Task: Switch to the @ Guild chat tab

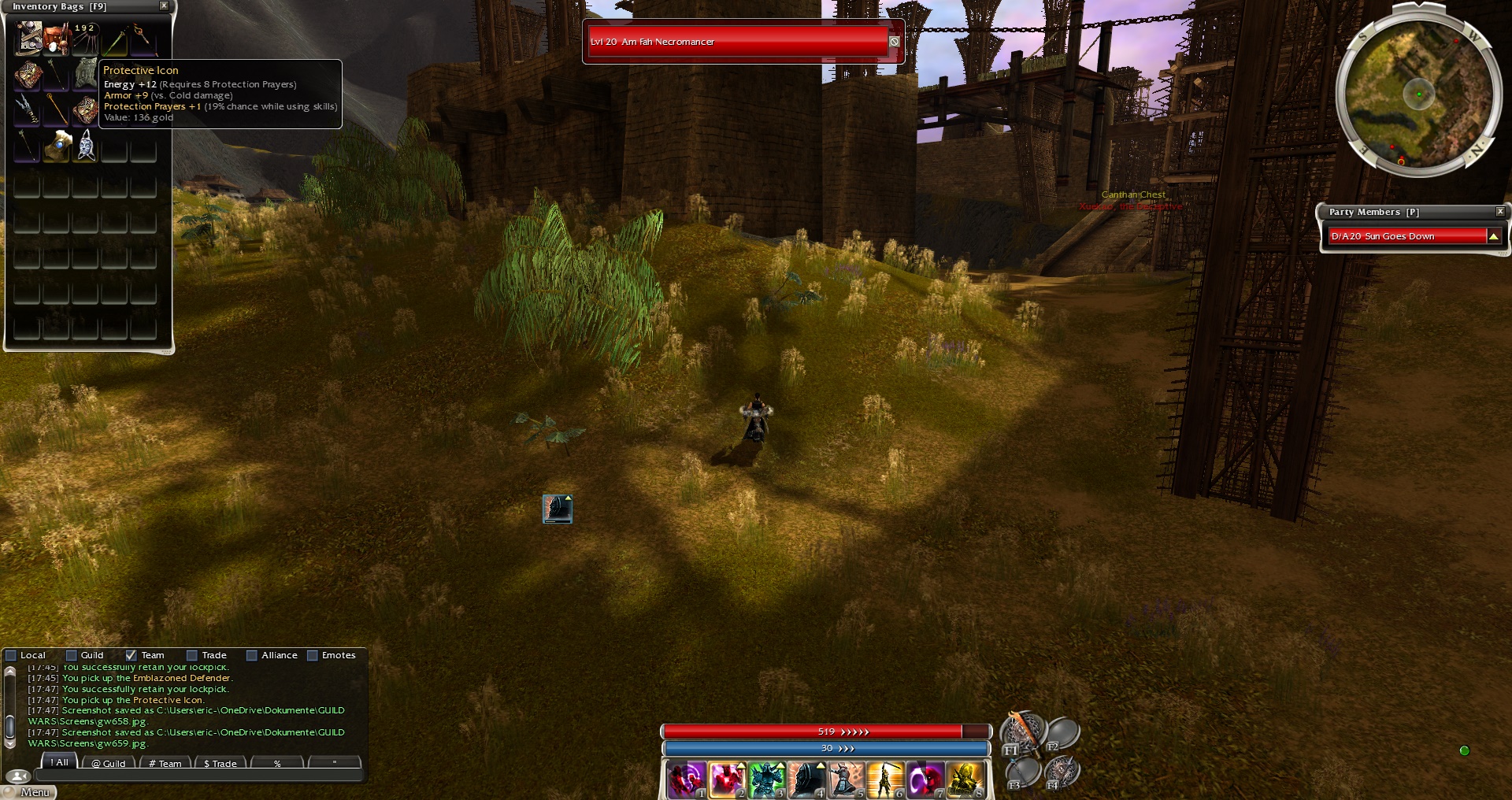Action: point(109,763)
